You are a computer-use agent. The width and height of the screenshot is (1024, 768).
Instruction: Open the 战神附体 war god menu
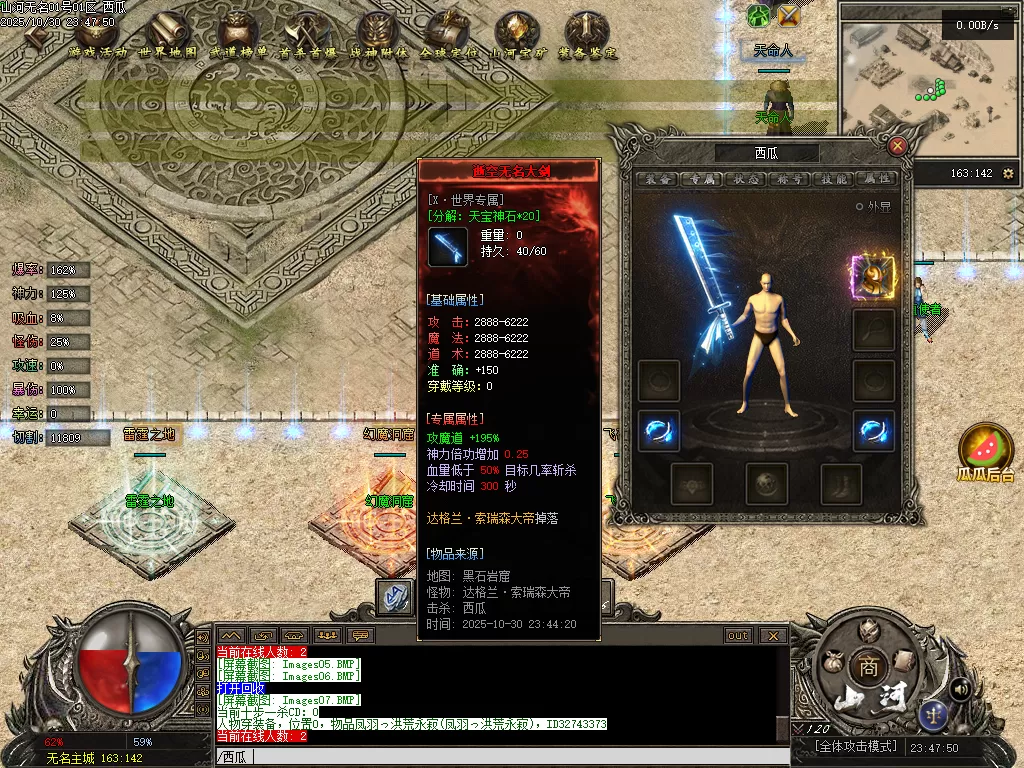click(x=377, y=36)
